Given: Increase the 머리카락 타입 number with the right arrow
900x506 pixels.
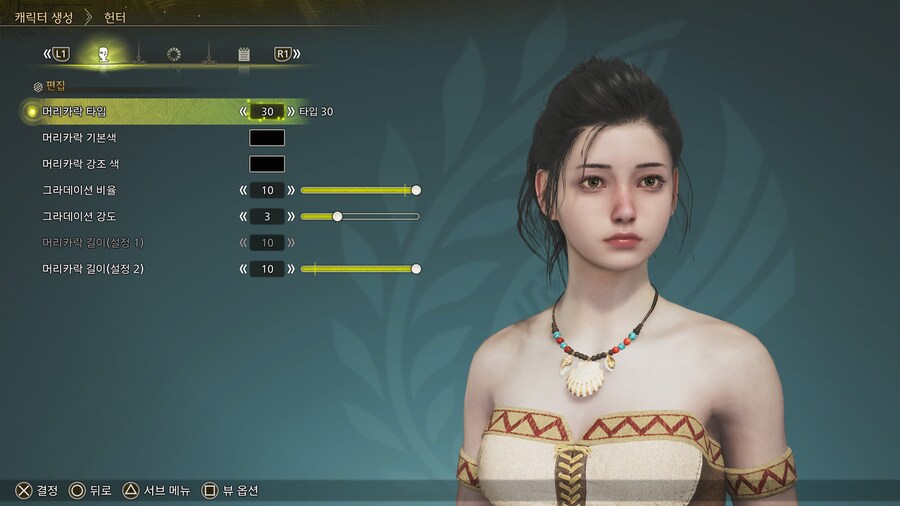Looking at the screenshot, I should coord(291,111).
